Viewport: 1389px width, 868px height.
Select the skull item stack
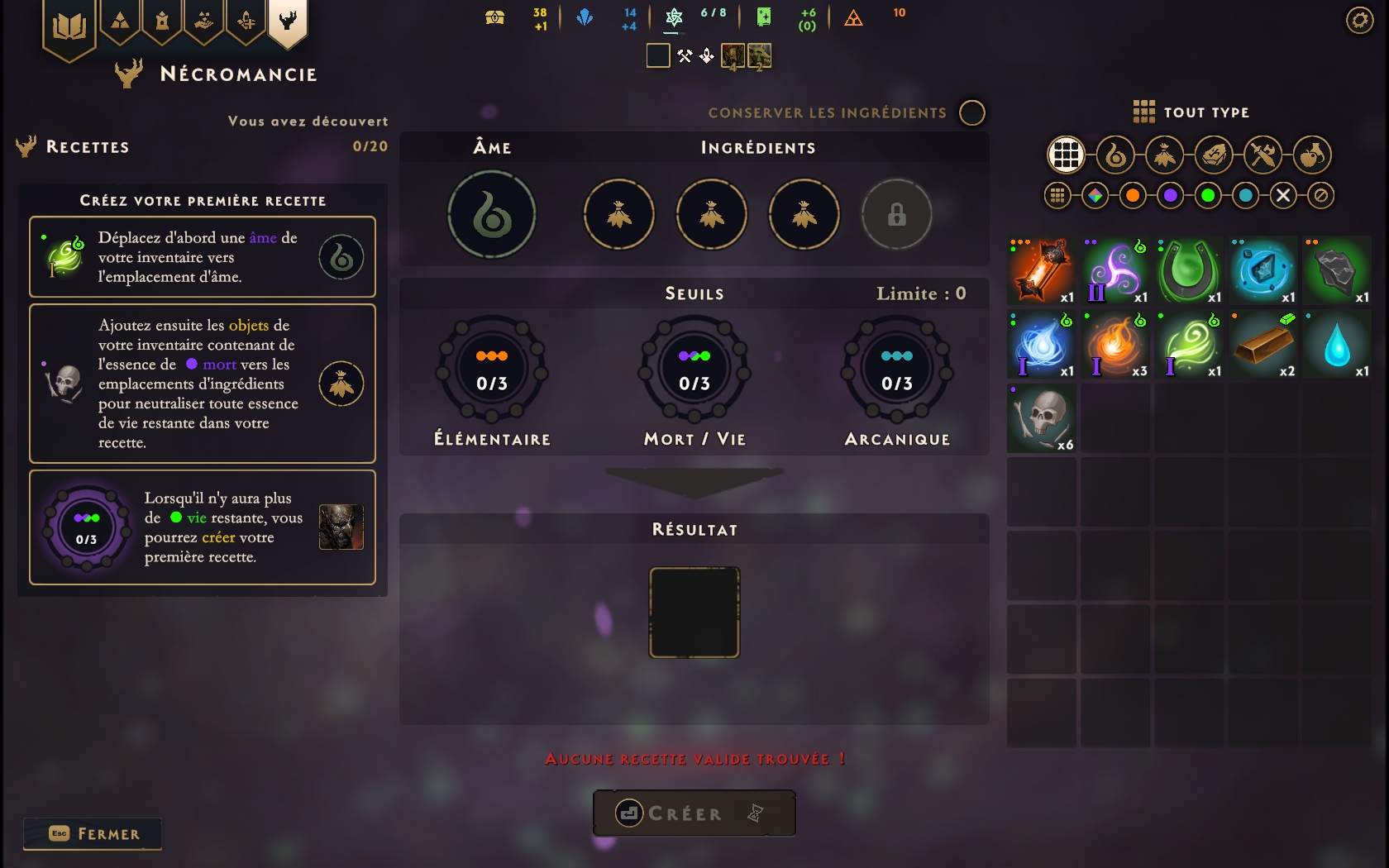pos(1042,418)
